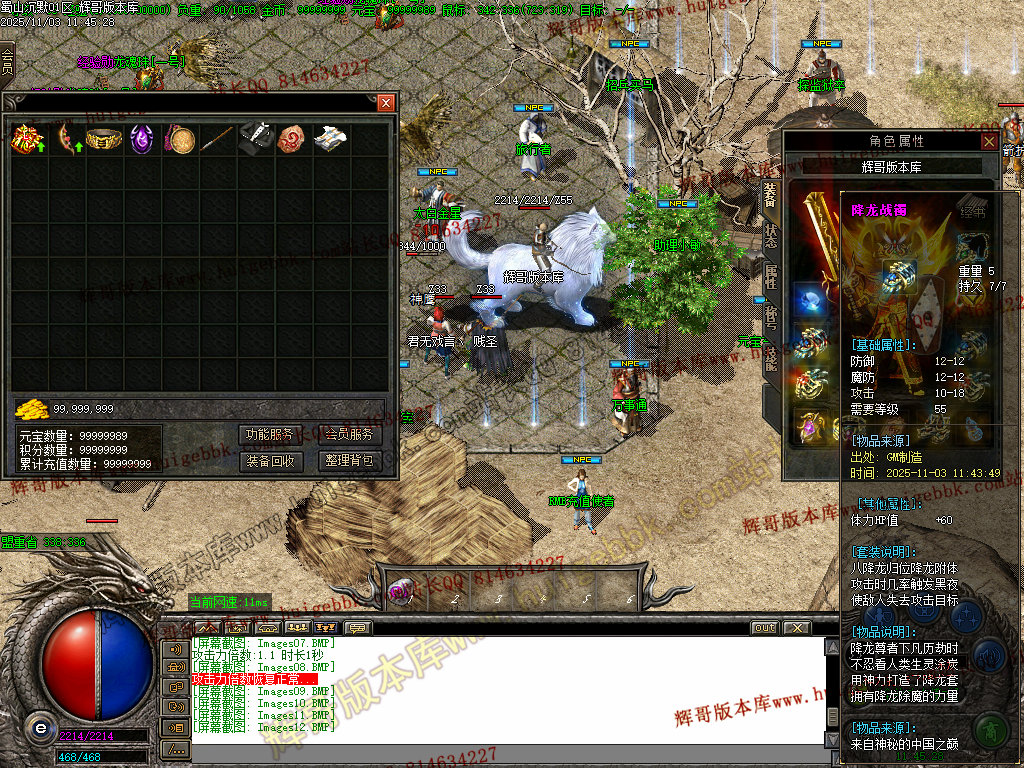Select the purple gem item slot
1024x768 pixels.
[x=141, y=139]
